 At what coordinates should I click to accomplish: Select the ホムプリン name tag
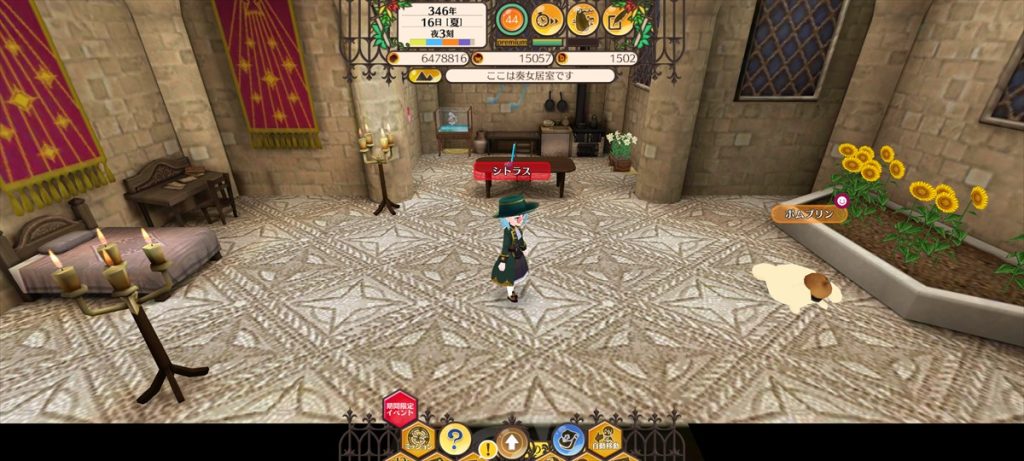(x=808, y=213)
